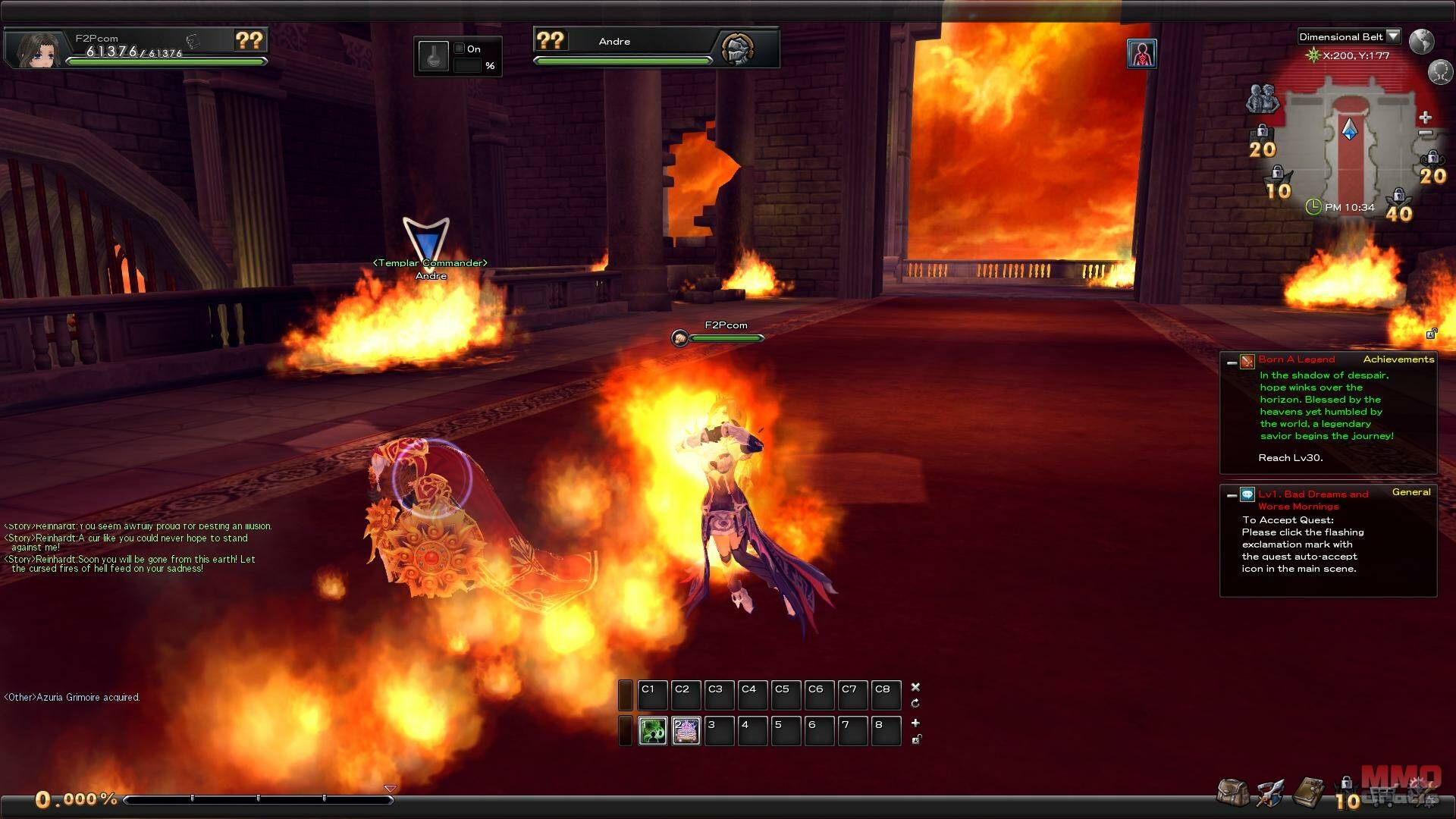The width and height of the screenshot is (1456, 819).
Task: Open the backpack inventory
Action: [x=1232, y=792]
